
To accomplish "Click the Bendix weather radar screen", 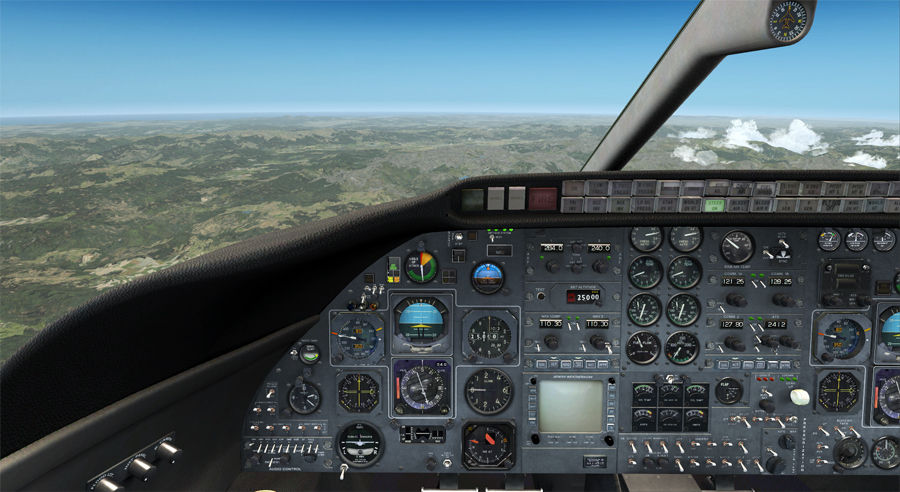I will click(571, 405).
